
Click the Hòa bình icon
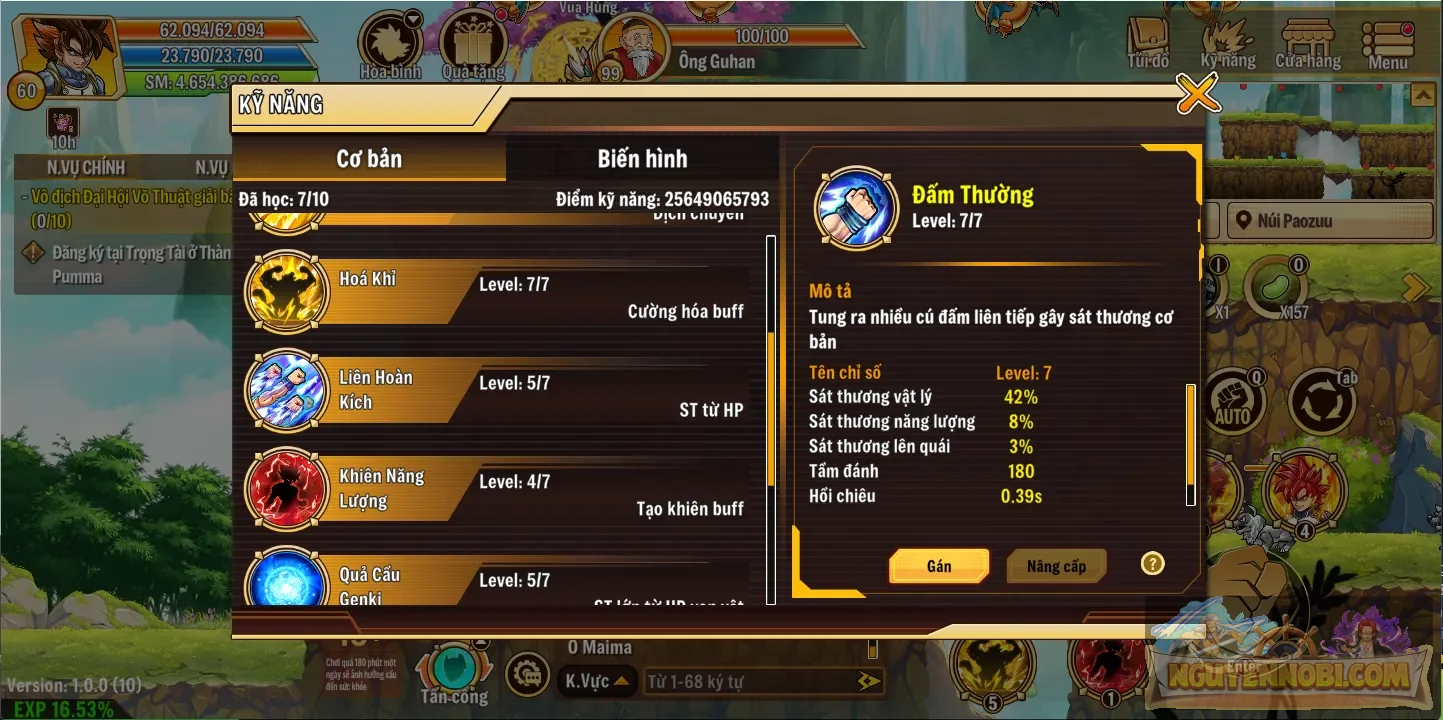tap(389, 40)
